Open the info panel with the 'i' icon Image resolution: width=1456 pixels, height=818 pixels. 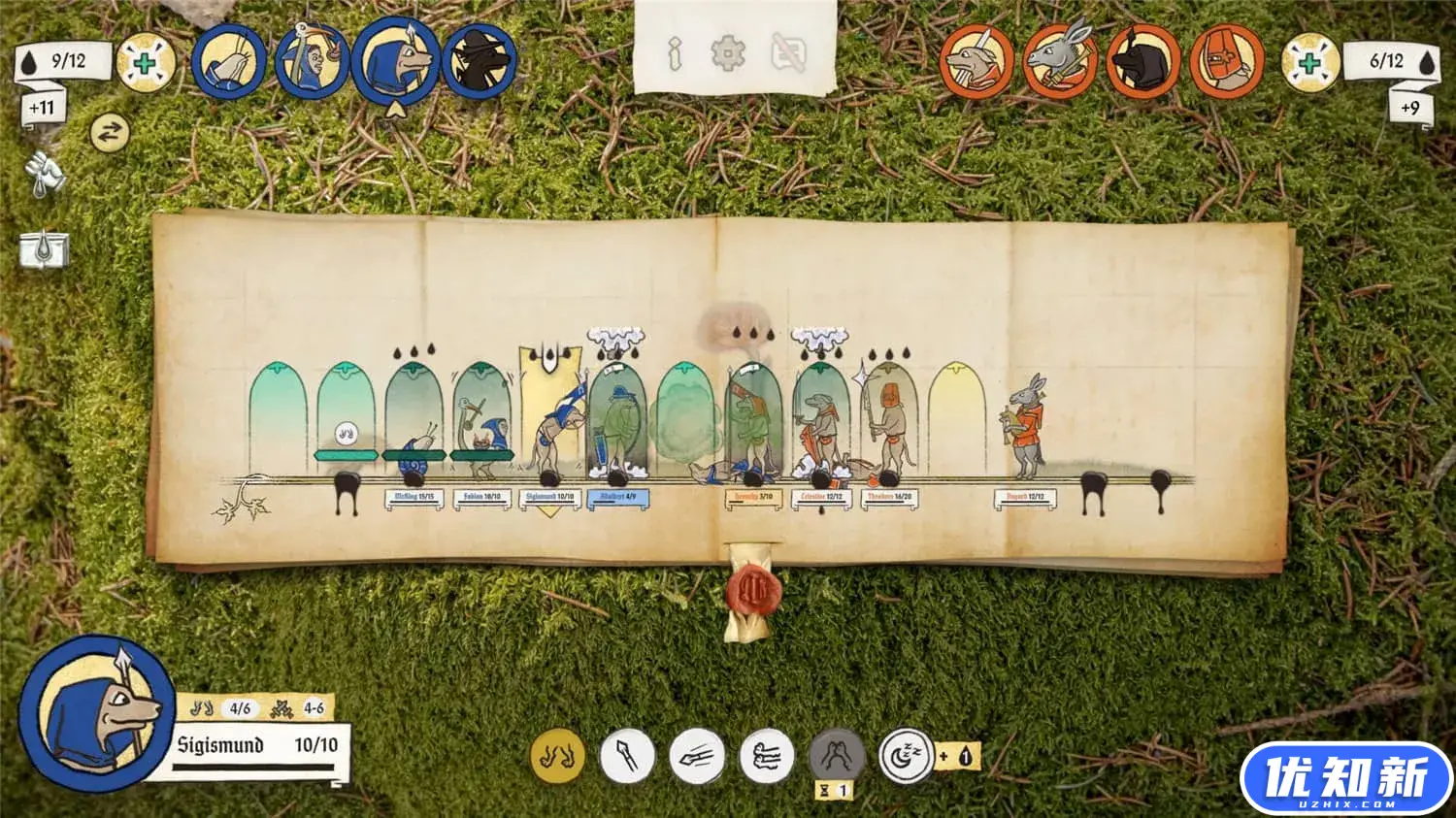point(676,53)
